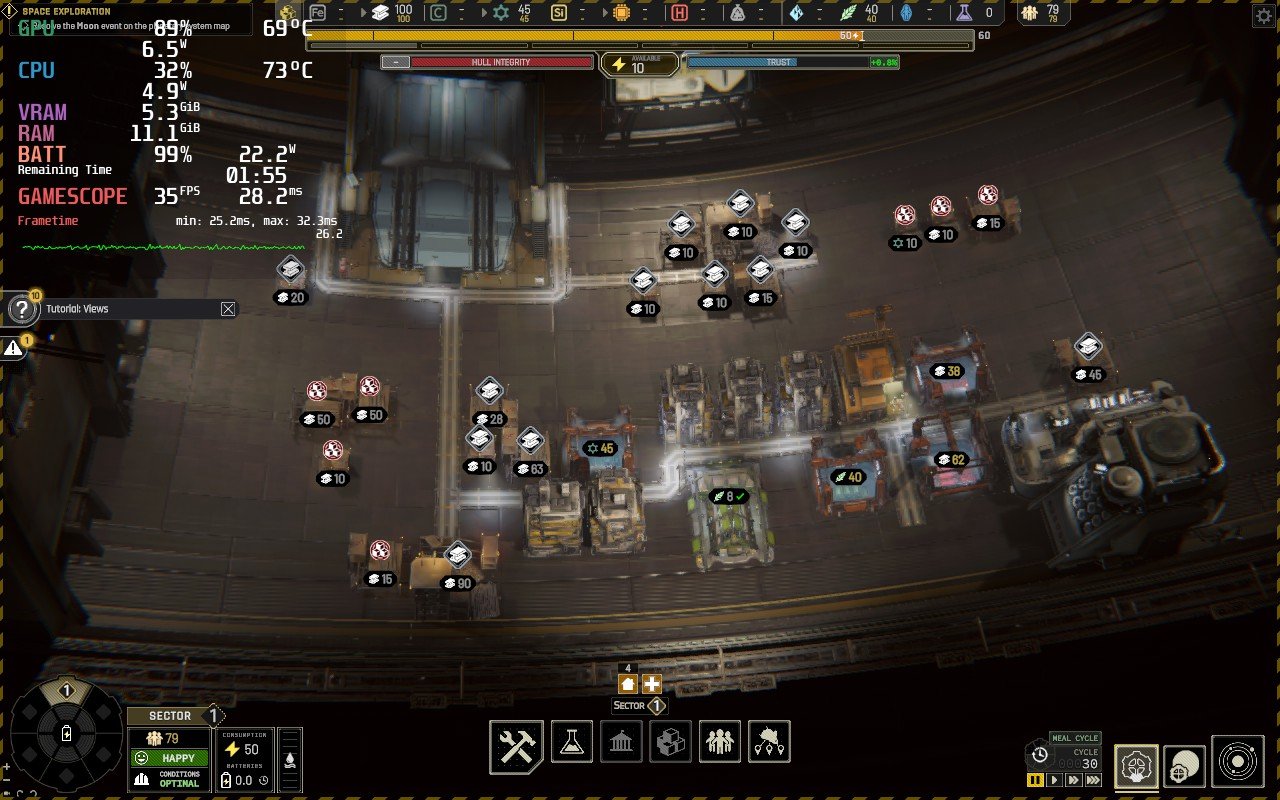Open the settings gear menu
The height and width of the screenshot is (800, 1280).
(1262, 17)
